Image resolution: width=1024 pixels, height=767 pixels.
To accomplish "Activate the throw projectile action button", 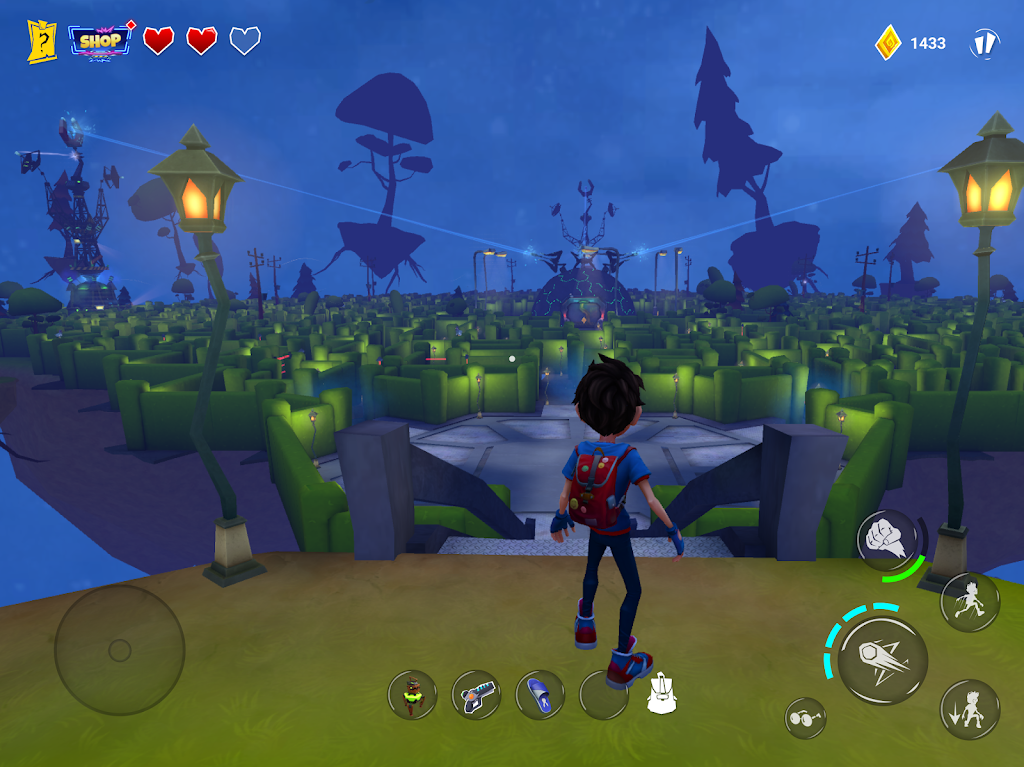I will click(882, 660).
